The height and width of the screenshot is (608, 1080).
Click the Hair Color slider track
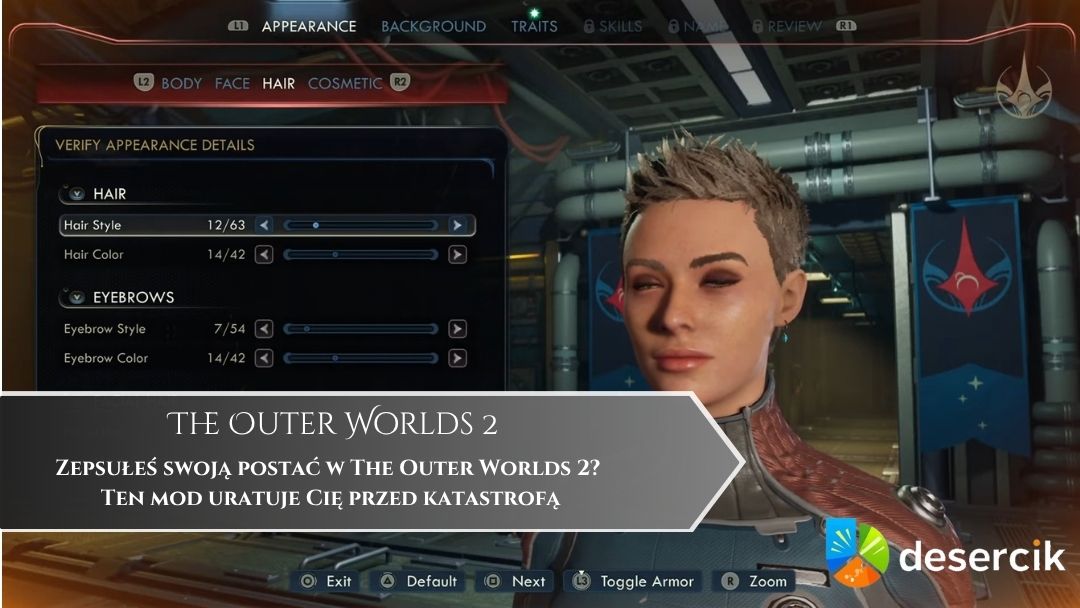(360, 255)
